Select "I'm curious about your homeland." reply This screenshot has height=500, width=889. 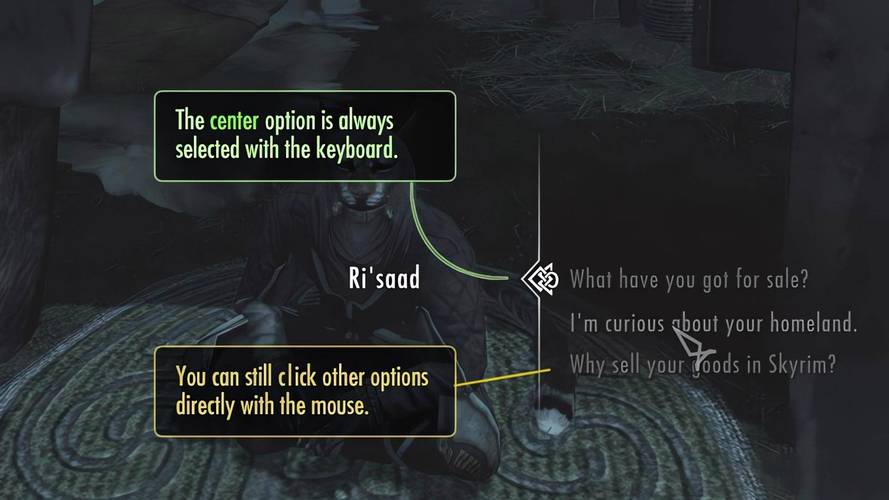(713, 323)
